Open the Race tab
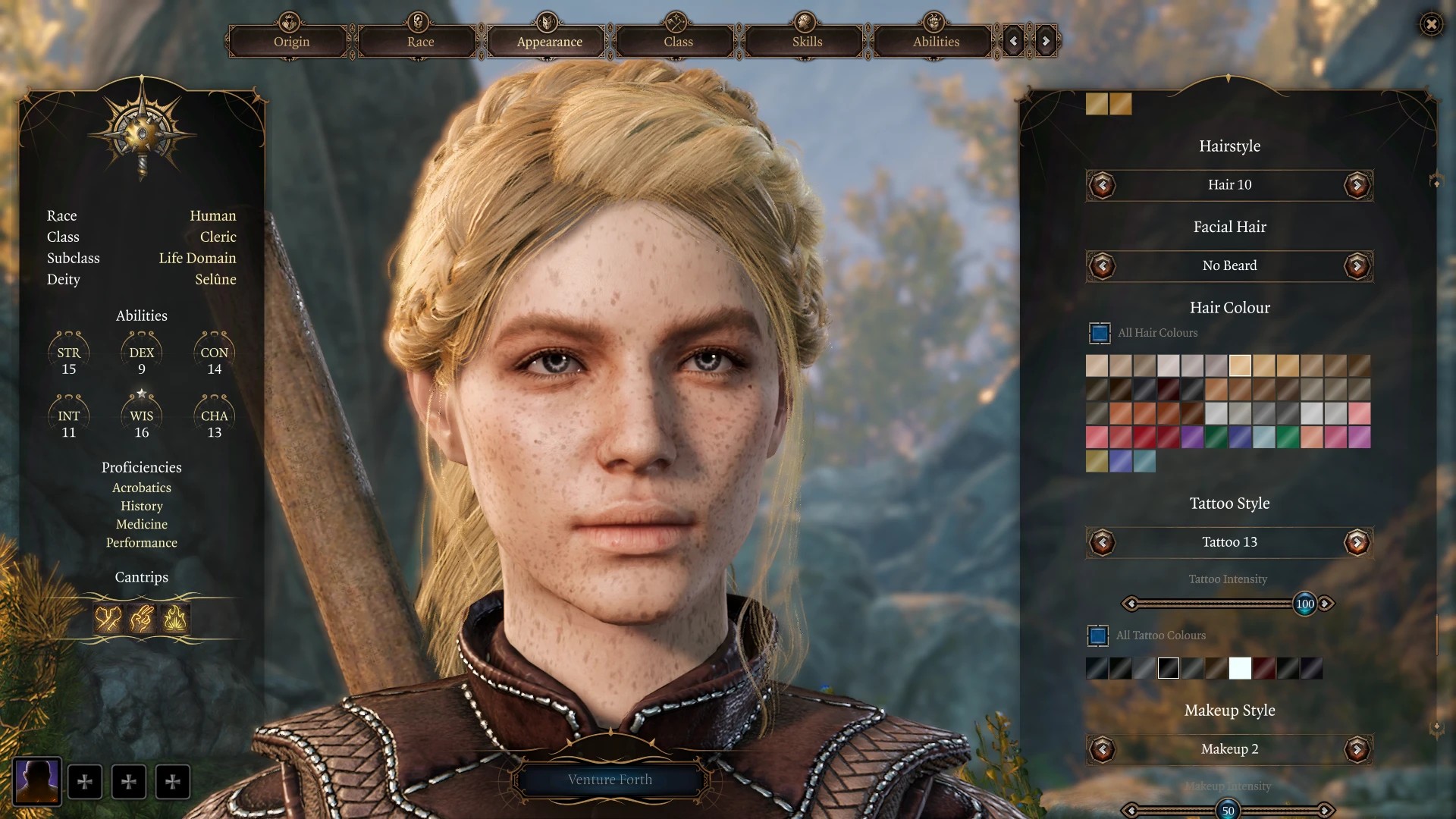 pos(420,42)
